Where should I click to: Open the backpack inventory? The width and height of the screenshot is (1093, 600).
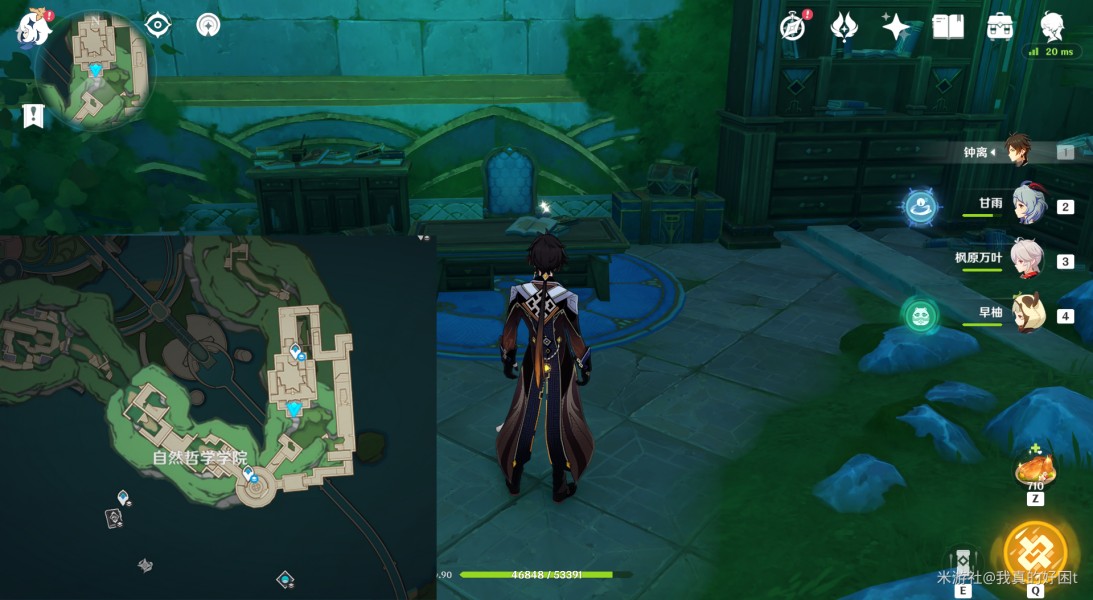coord(999,27)
